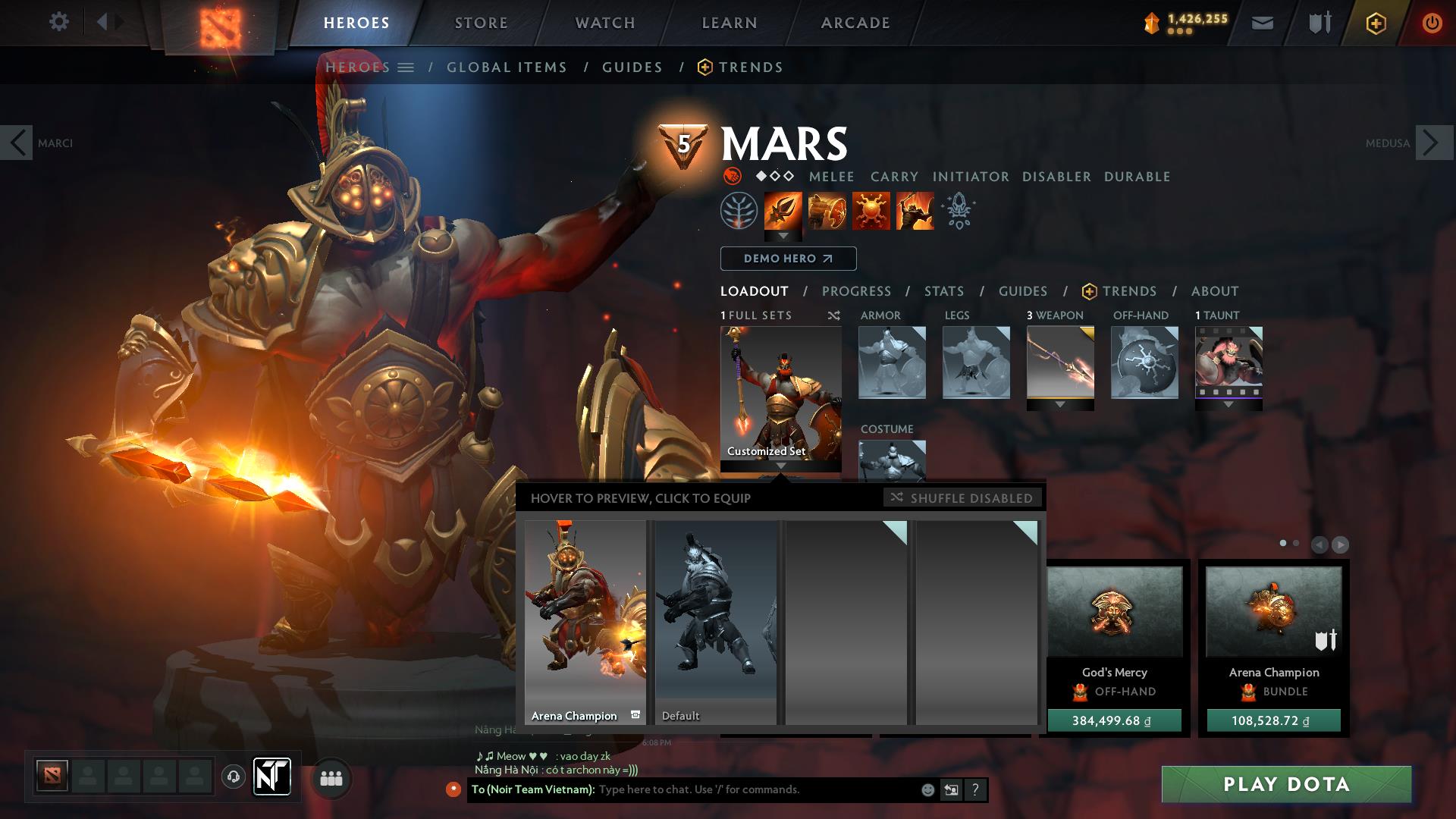Open Dota Plus hexagon icon
The image size is (1456, 819).
point(1376,22)
